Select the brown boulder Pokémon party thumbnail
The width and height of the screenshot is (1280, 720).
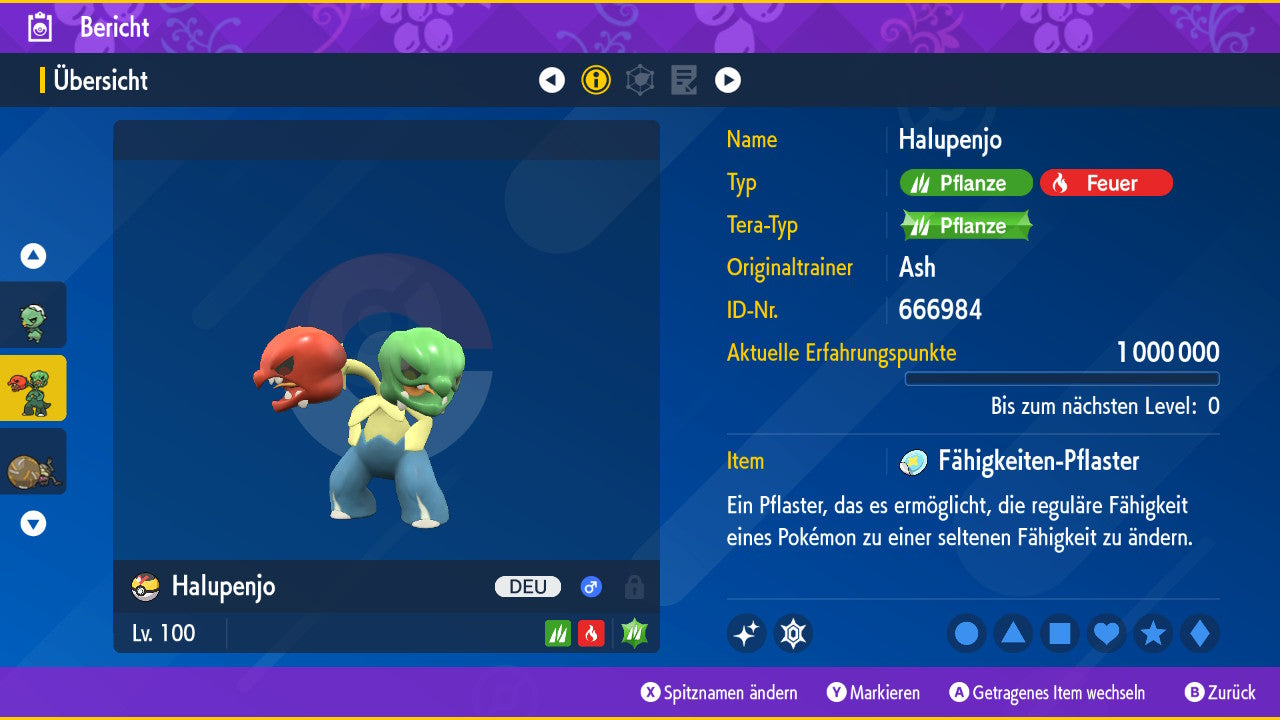pos(33,462)
